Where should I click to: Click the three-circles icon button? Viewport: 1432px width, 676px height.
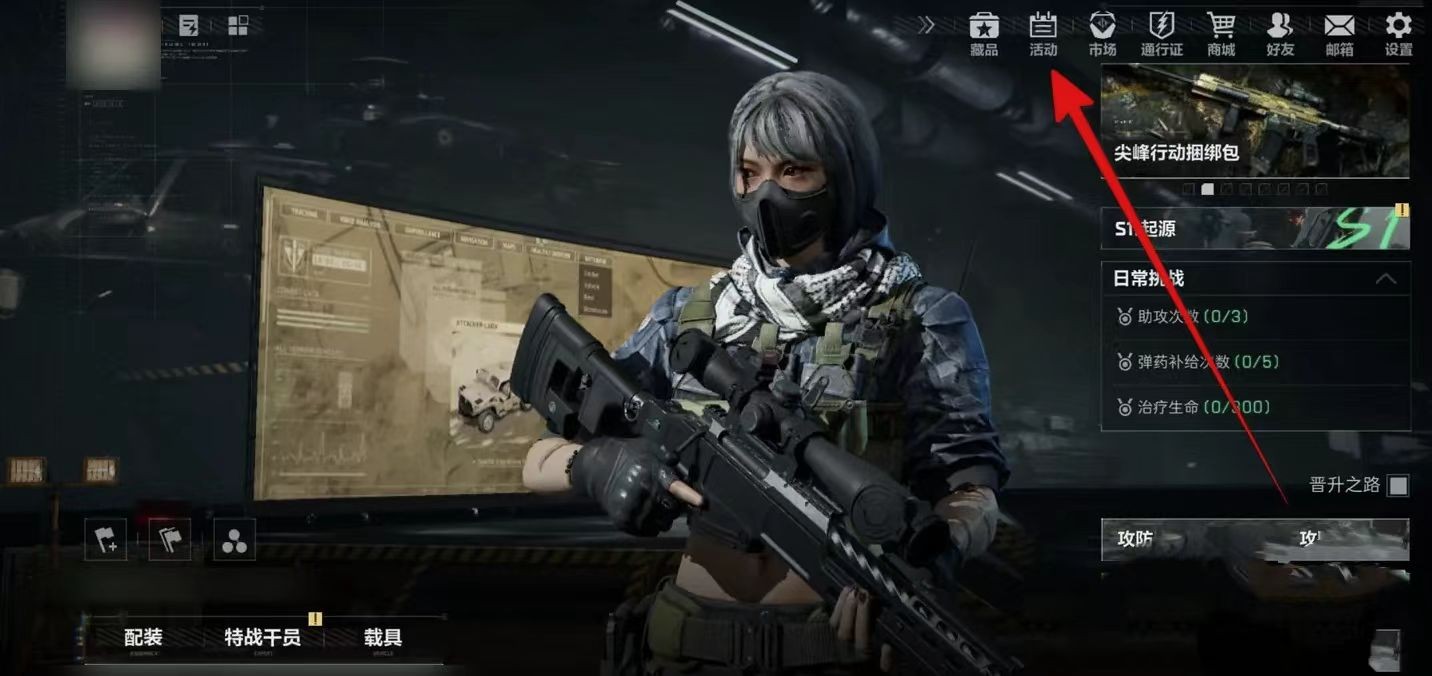pos(234,541)
